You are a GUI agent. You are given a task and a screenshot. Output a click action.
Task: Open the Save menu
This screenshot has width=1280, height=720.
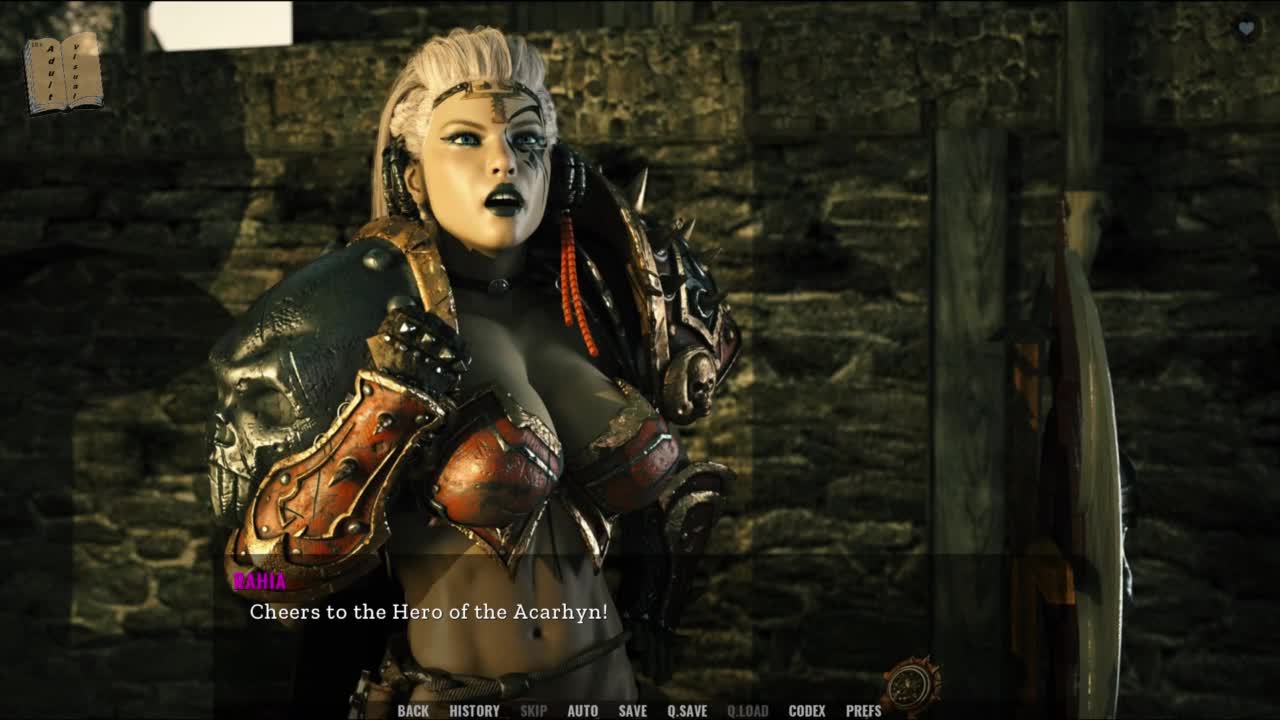tap(632, 711)
